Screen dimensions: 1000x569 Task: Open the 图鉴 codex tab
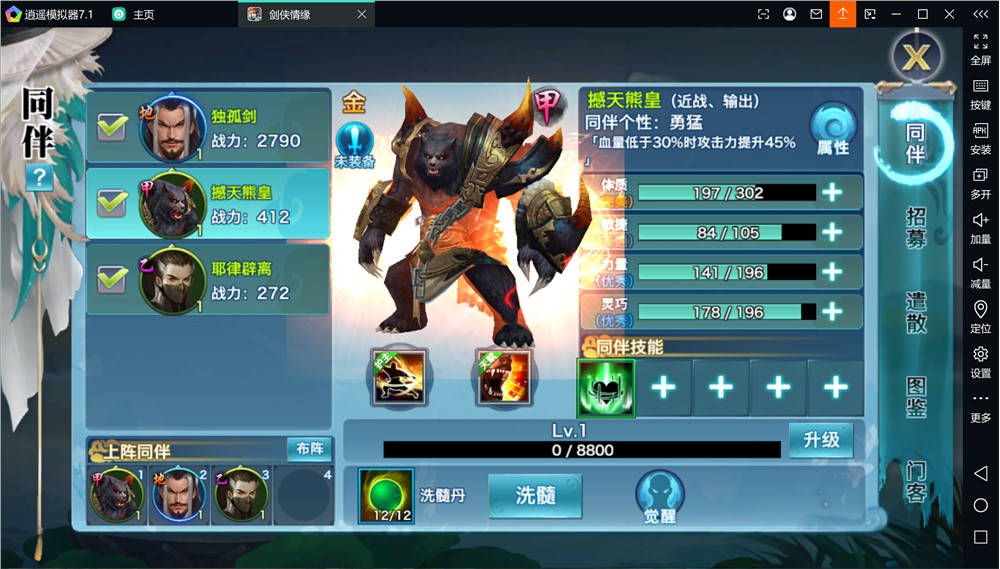(916, 397)
